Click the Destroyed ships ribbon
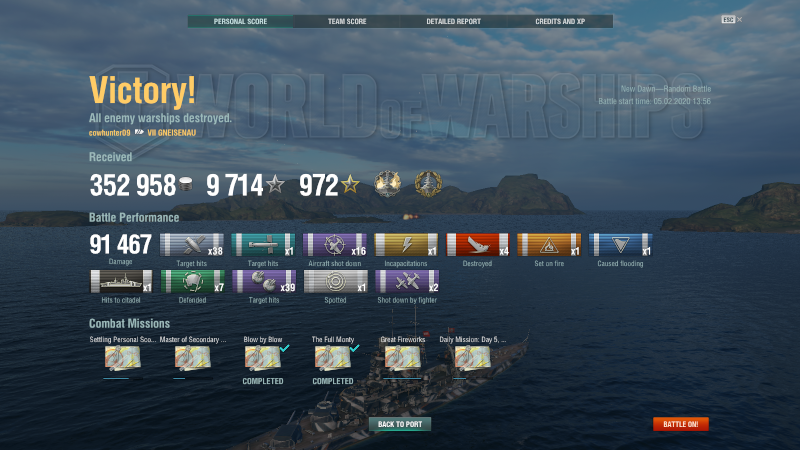The height and width of the screenshot is (450, 800). [477, 245]
